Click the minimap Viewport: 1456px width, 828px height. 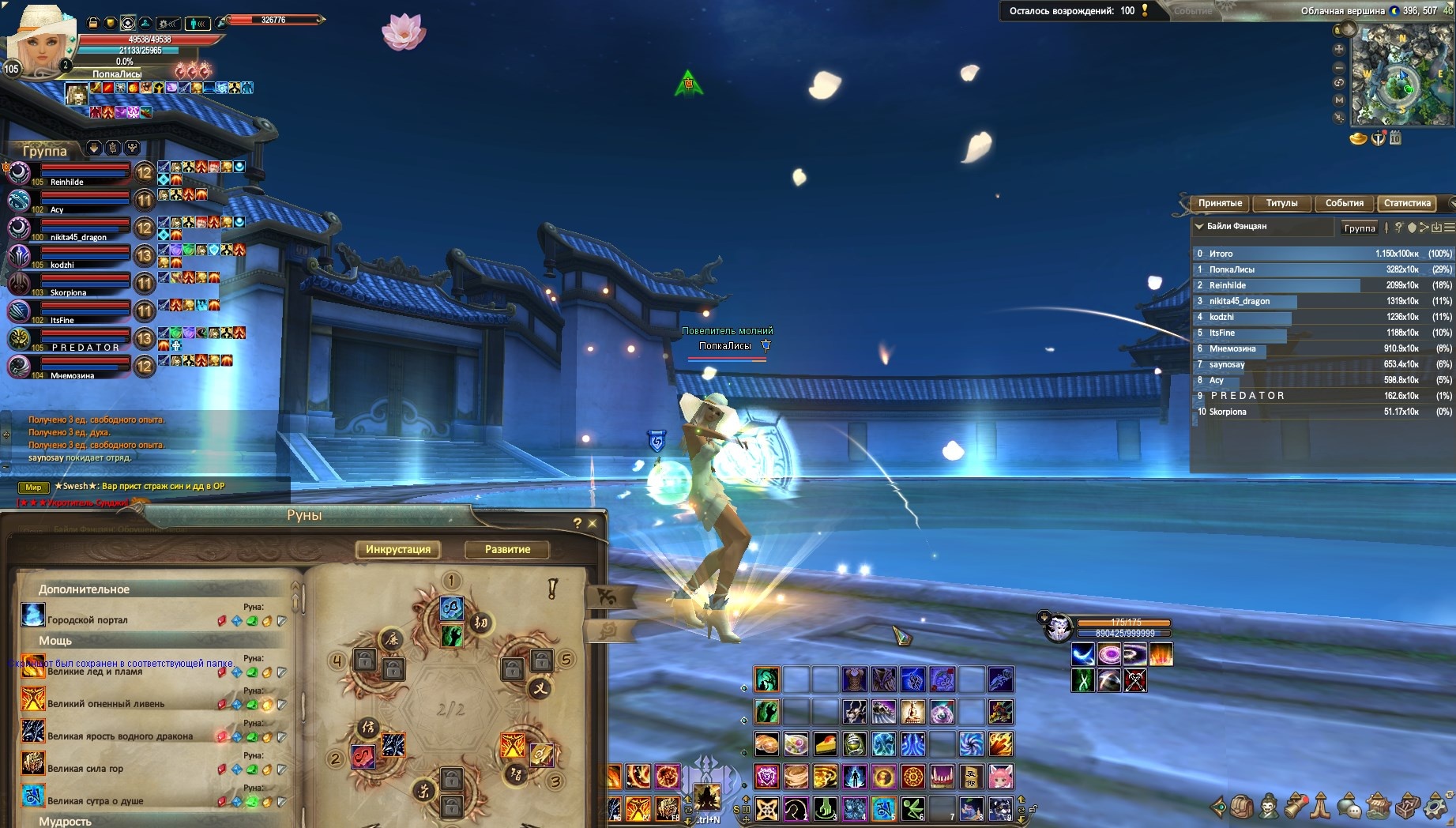1401,75
